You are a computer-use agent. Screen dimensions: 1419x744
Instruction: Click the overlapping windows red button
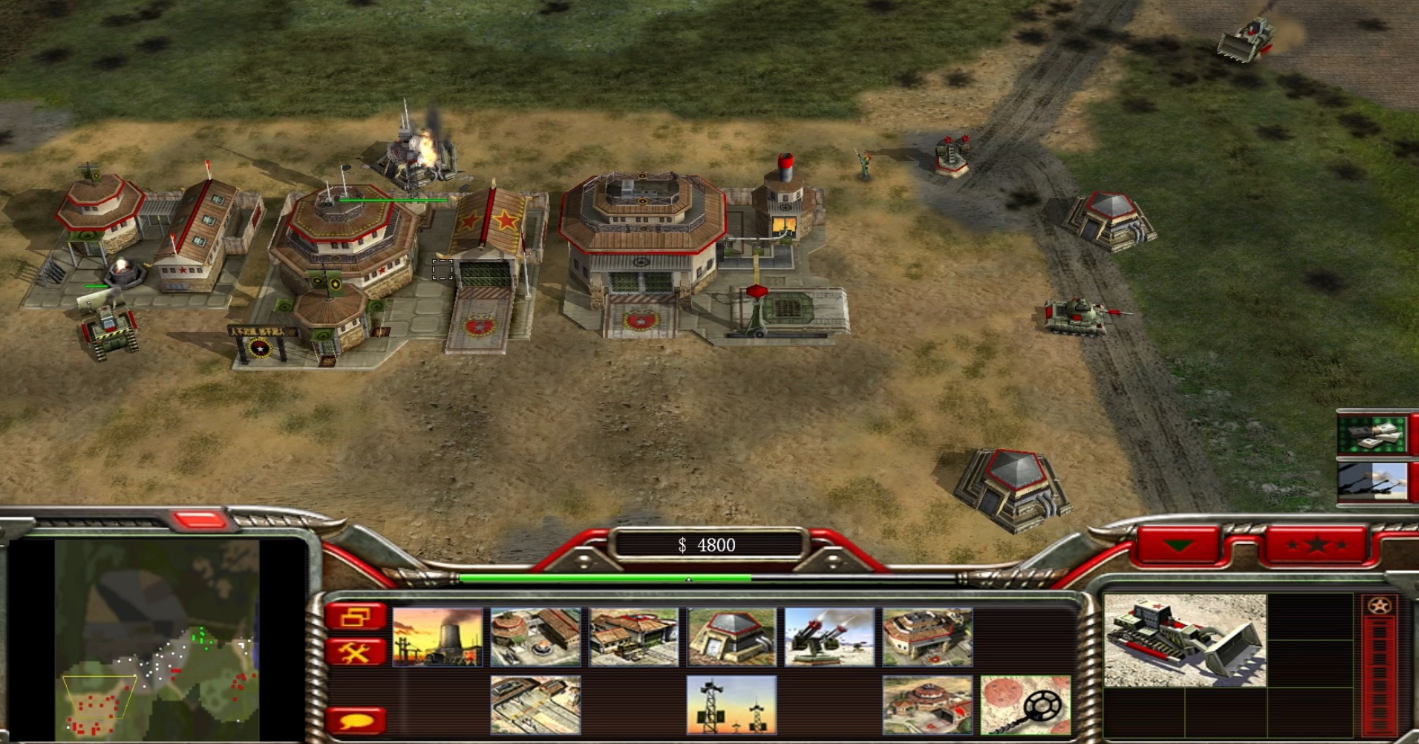(355, 616)
